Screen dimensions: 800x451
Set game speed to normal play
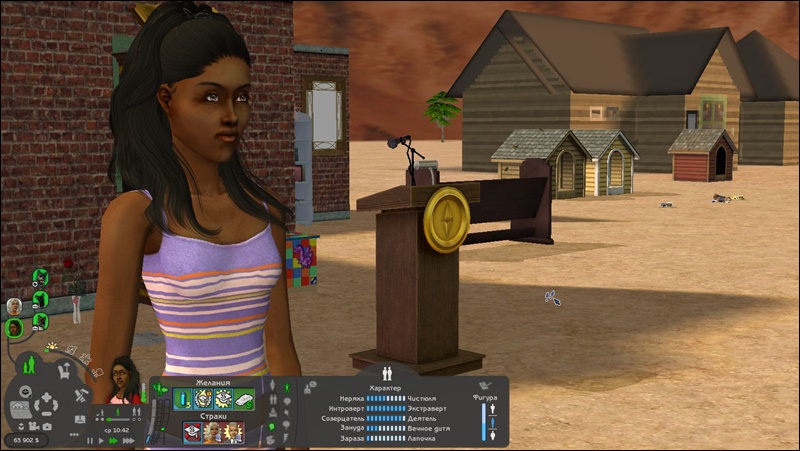point(100,440)
